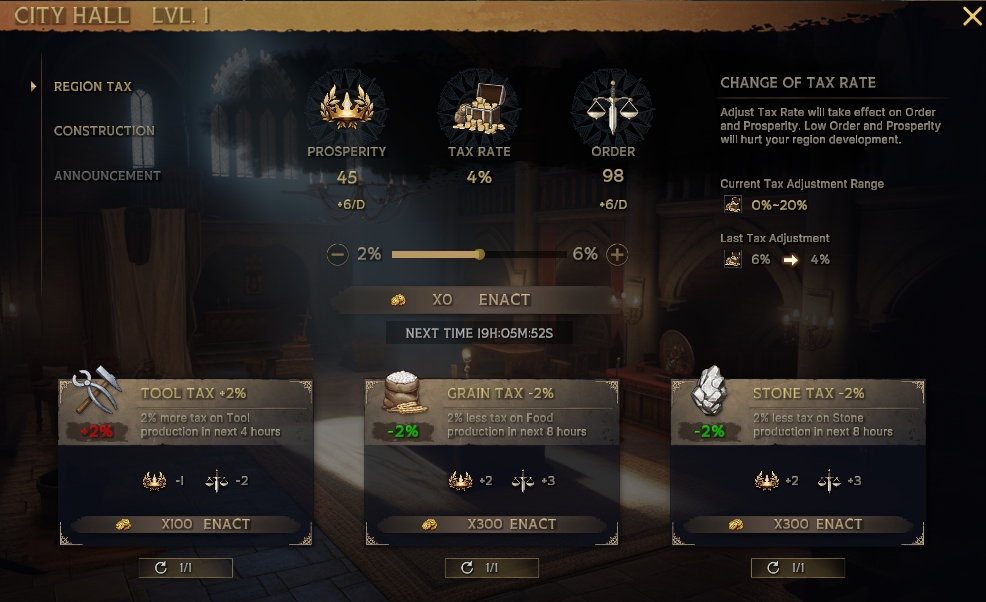Click the Tax Rate treasure chest icon

click(x=479, y=107)
